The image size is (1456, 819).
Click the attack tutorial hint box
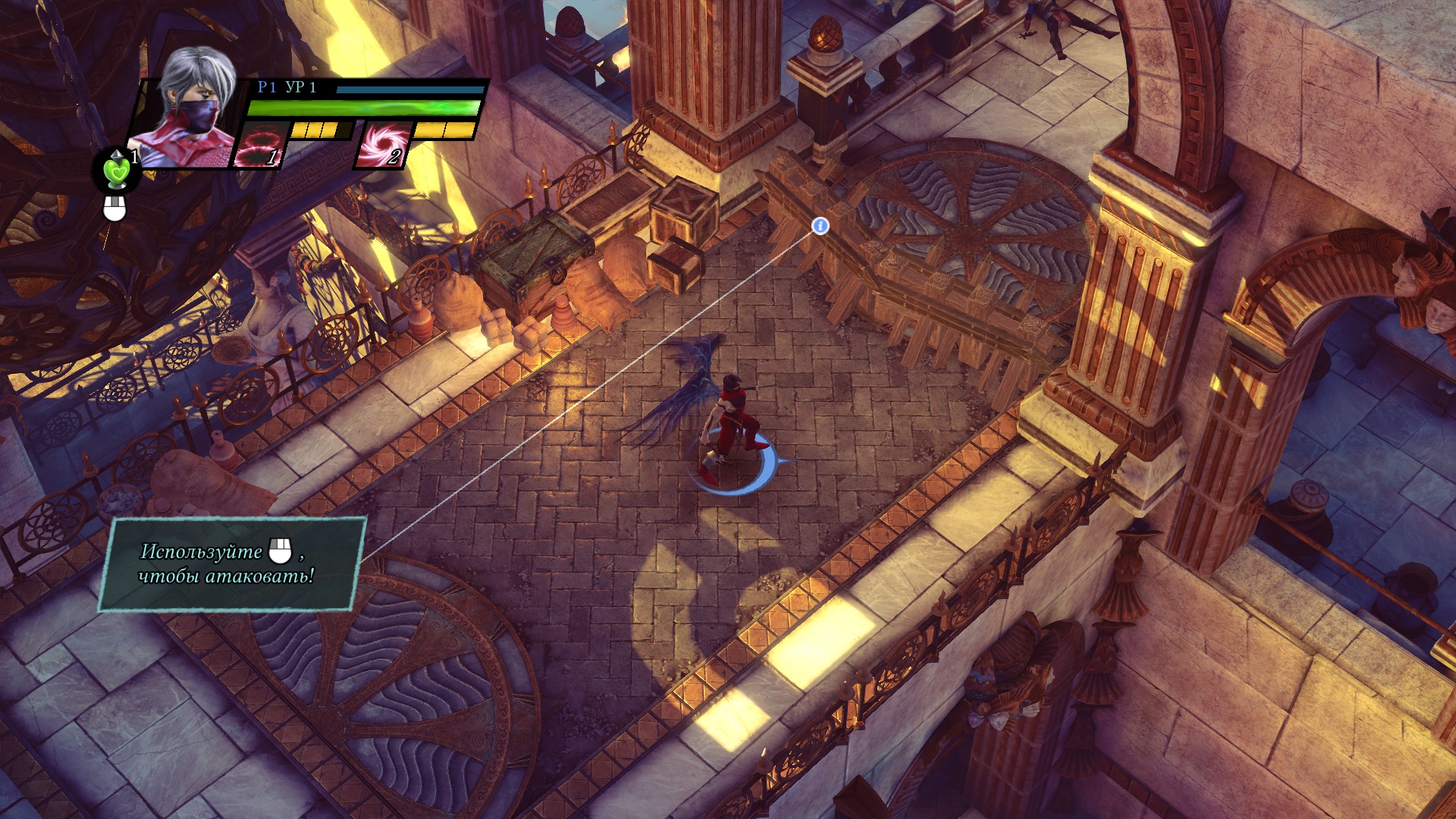[231, 563]
